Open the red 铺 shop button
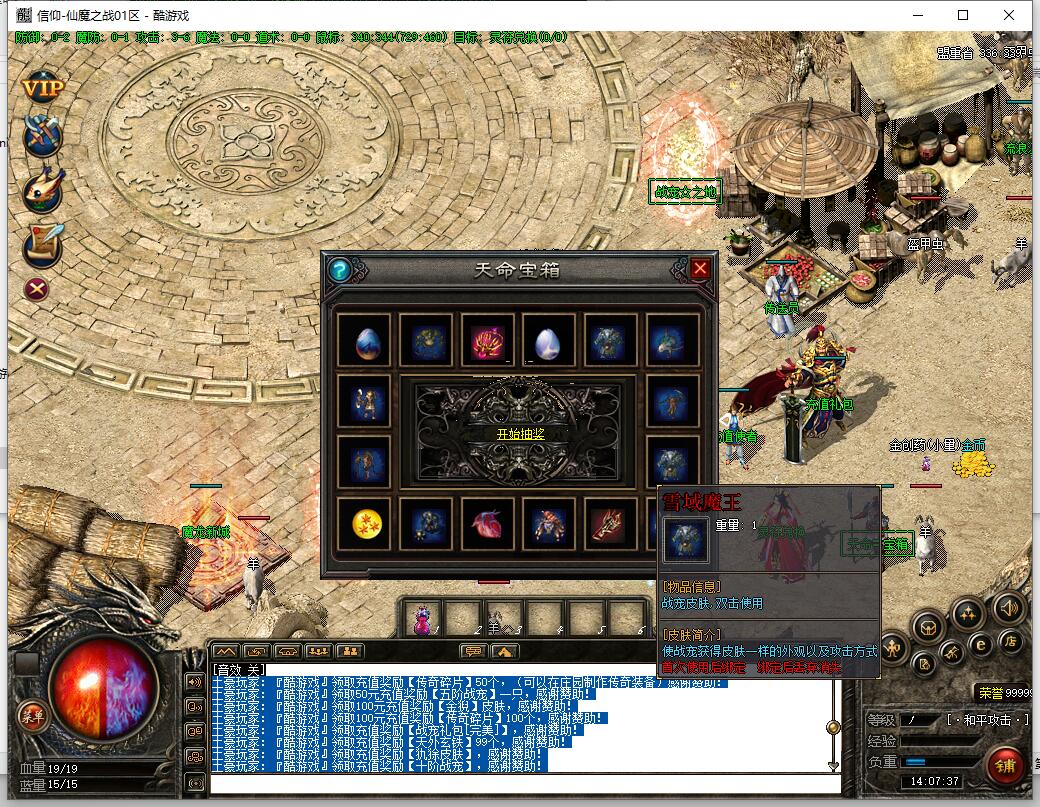 tap(1004, 765)
